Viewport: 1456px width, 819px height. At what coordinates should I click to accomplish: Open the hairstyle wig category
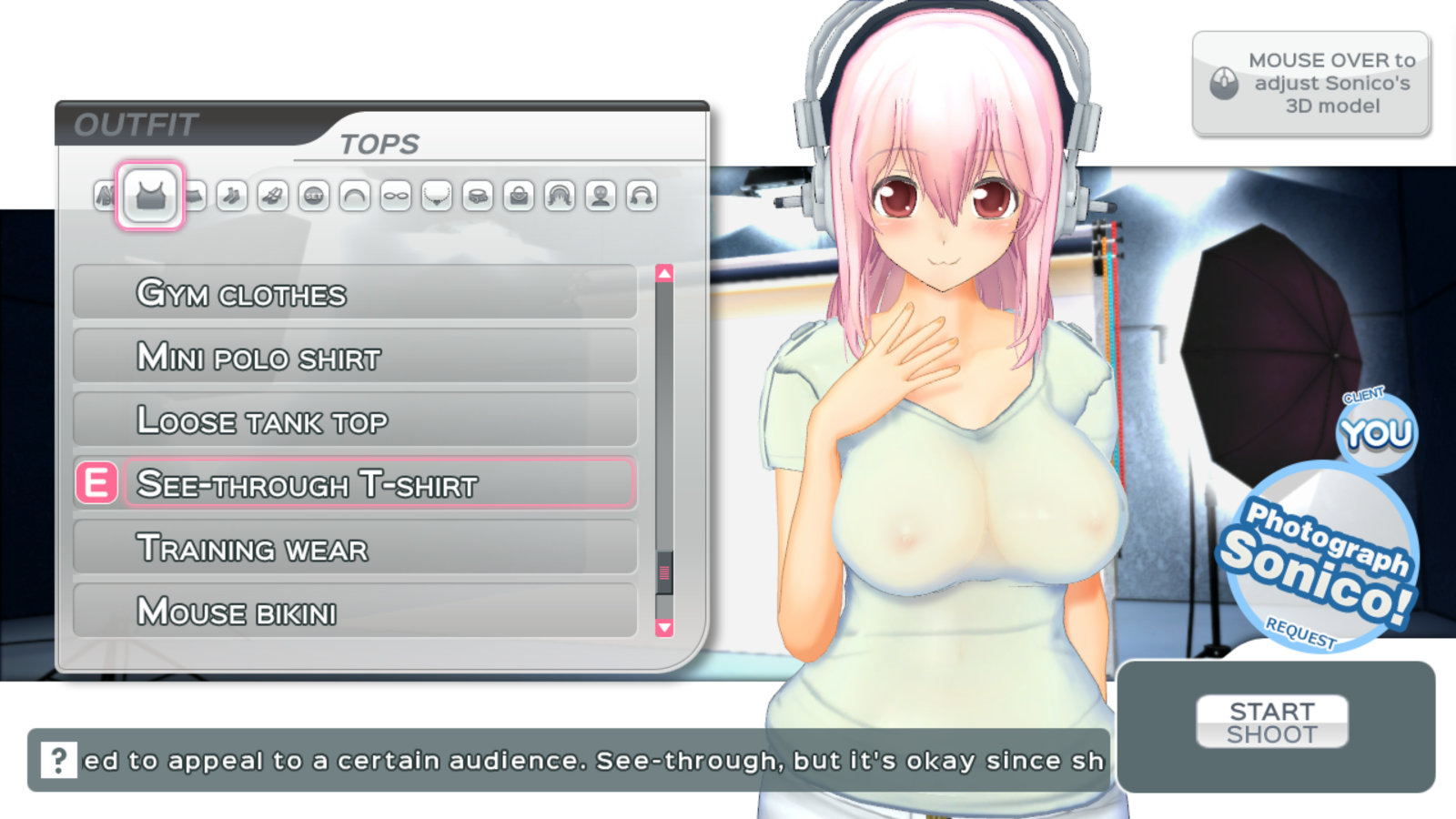coord(560,196)
